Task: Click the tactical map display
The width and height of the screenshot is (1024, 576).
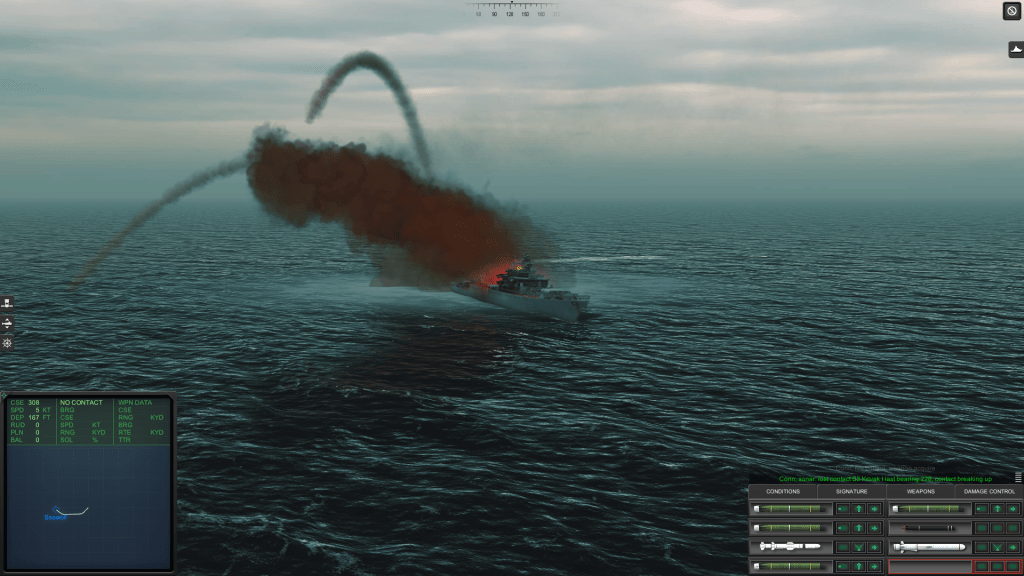Action: point(90,505)
